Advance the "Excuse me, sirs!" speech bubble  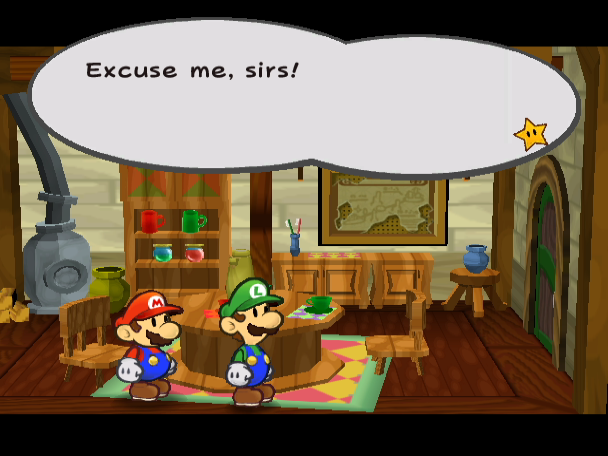pos(300,95)
